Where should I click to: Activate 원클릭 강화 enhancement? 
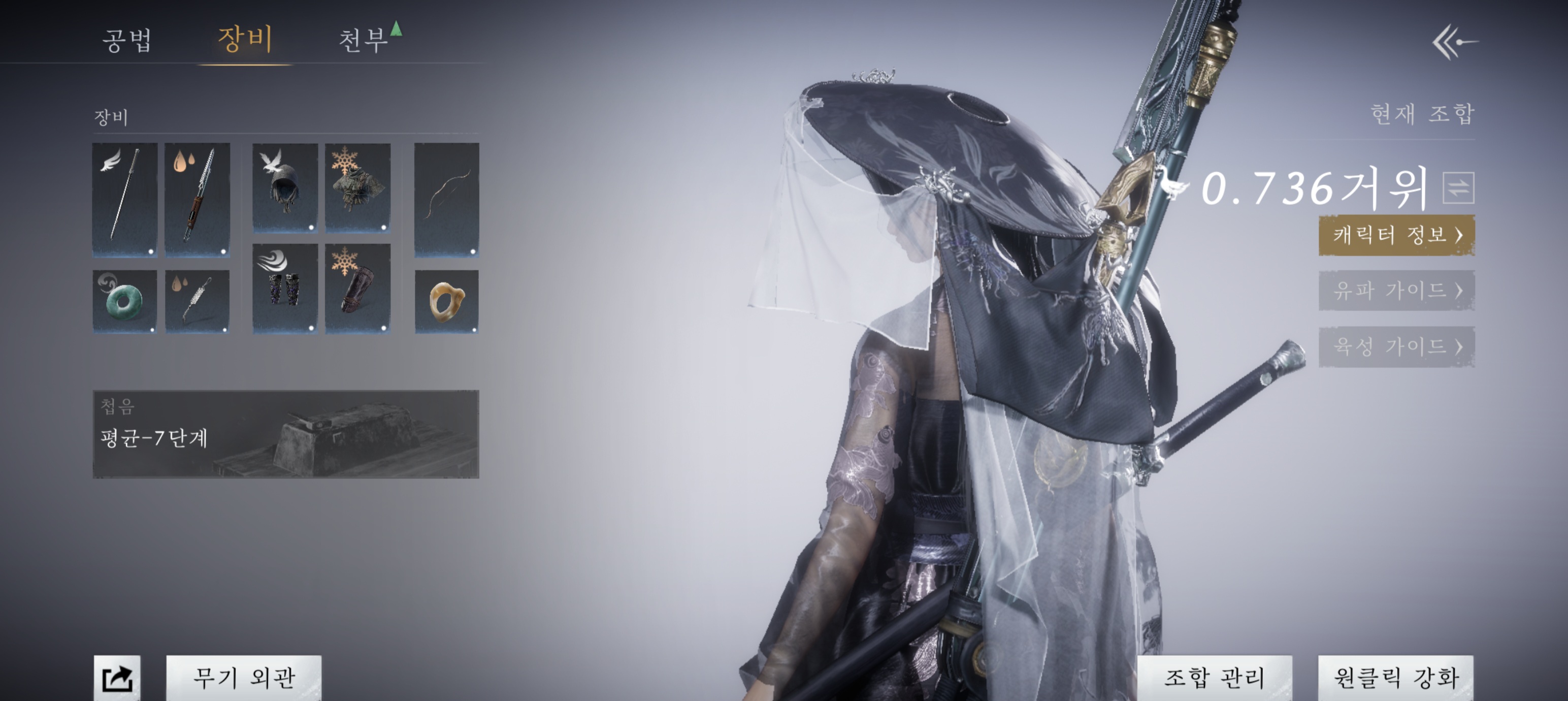pos(1396,677)
